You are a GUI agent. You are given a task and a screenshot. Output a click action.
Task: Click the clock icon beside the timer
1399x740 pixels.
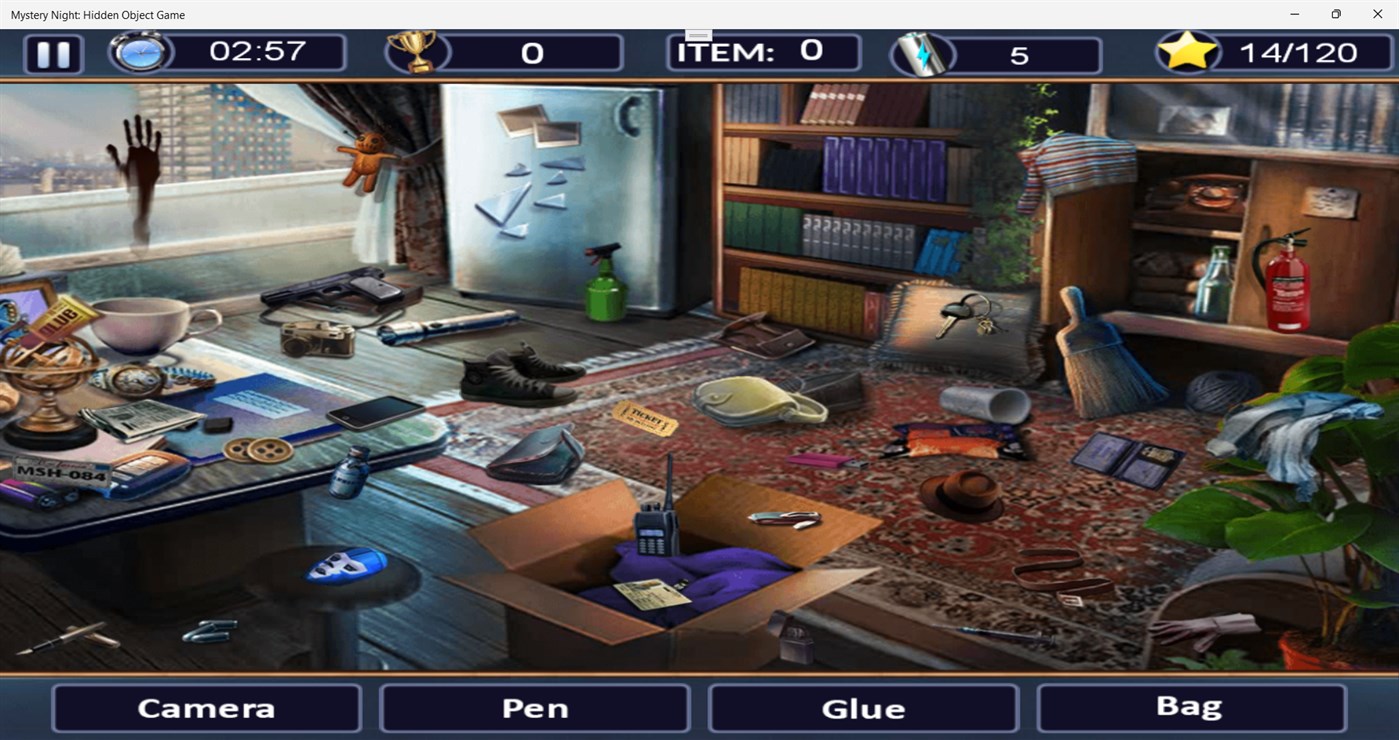click(x=140, y=52)
